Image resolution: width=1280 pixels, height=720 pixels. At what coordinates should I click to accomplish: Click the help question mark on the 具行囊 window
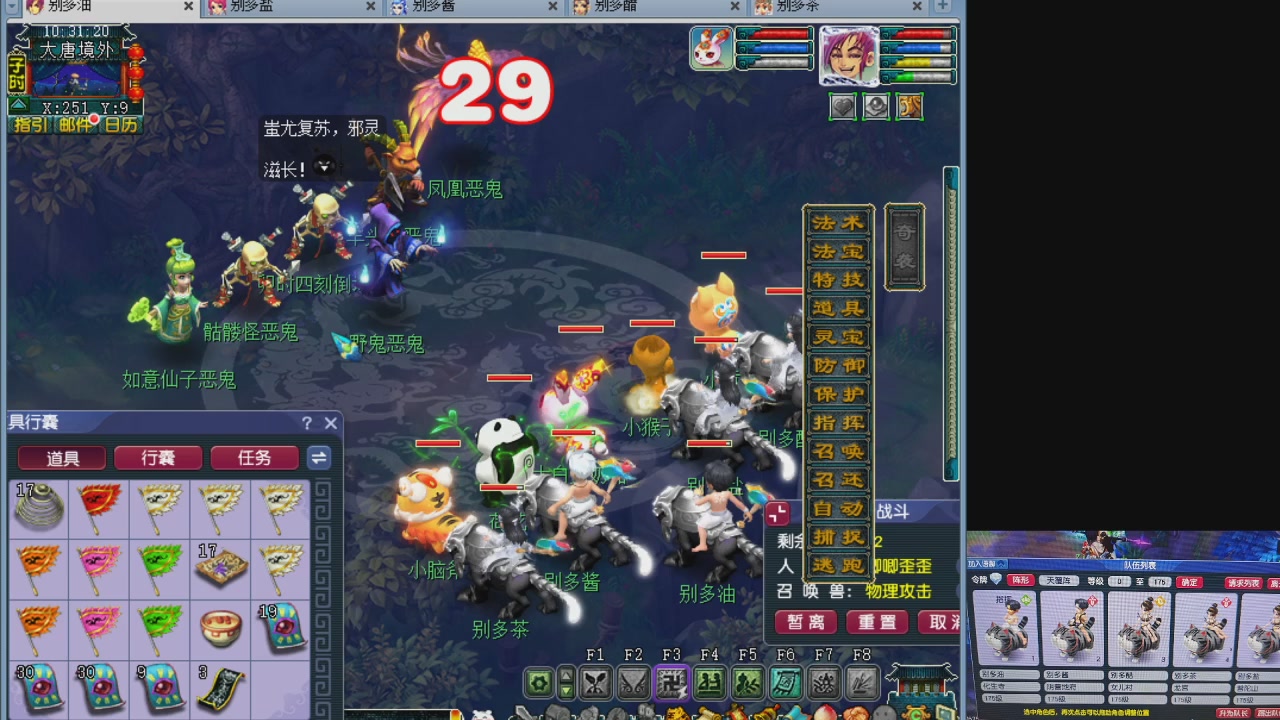307,423
